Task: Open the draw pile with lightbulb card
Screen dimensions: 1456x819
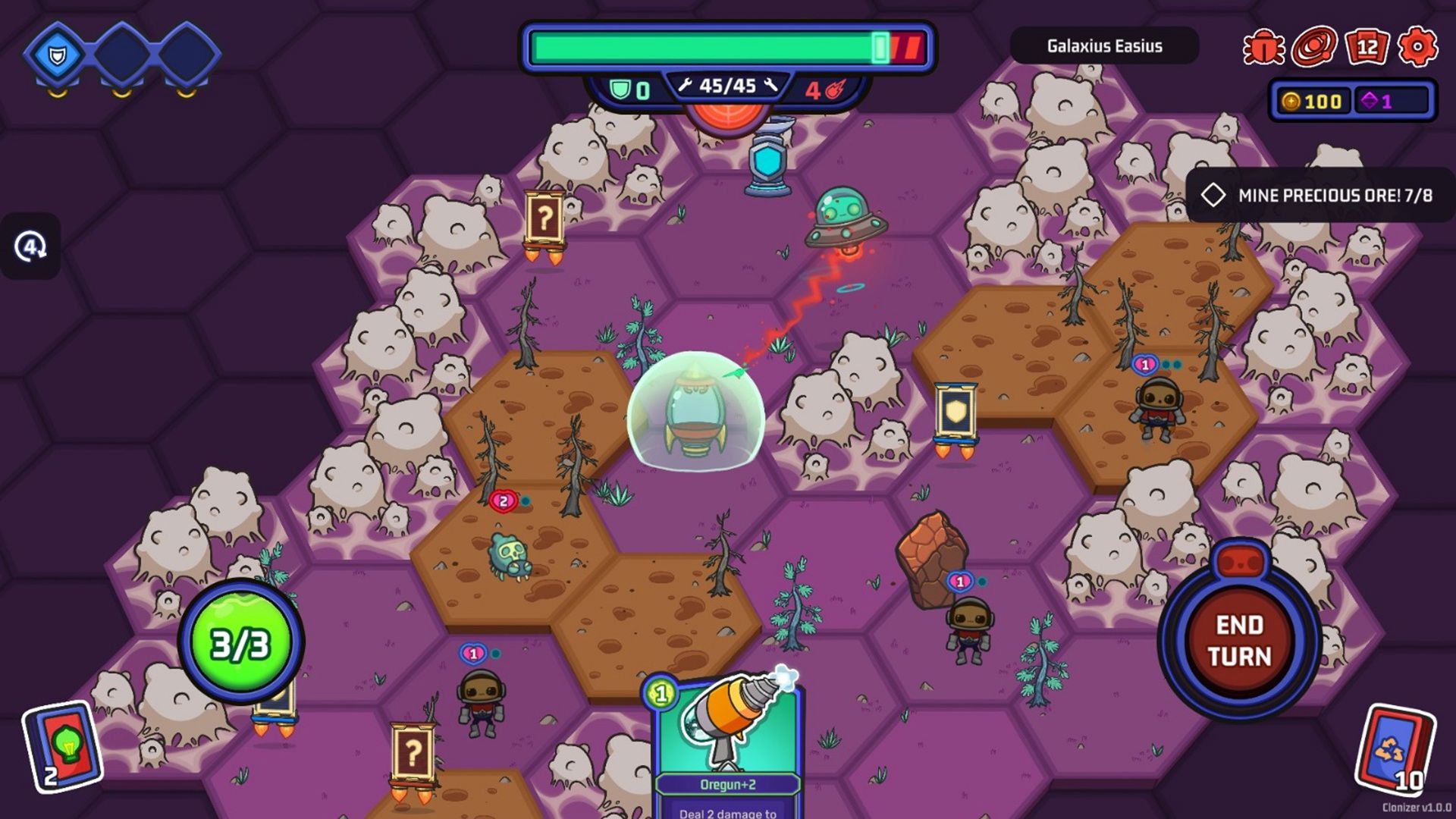Action: 64,747
